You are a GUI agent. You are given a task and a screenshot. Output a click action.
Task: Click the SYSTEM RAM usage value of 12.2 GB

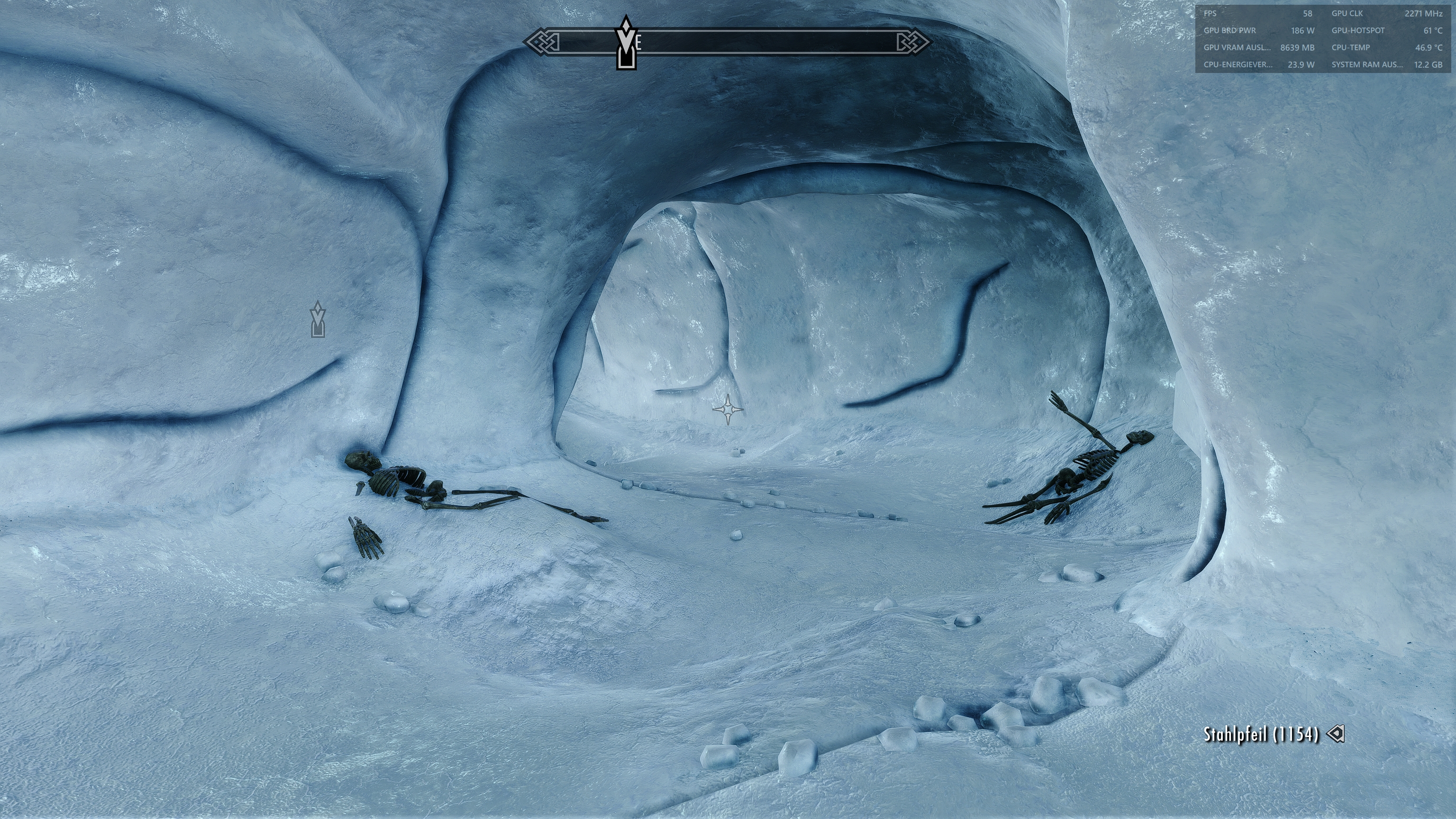point(1424,64)
